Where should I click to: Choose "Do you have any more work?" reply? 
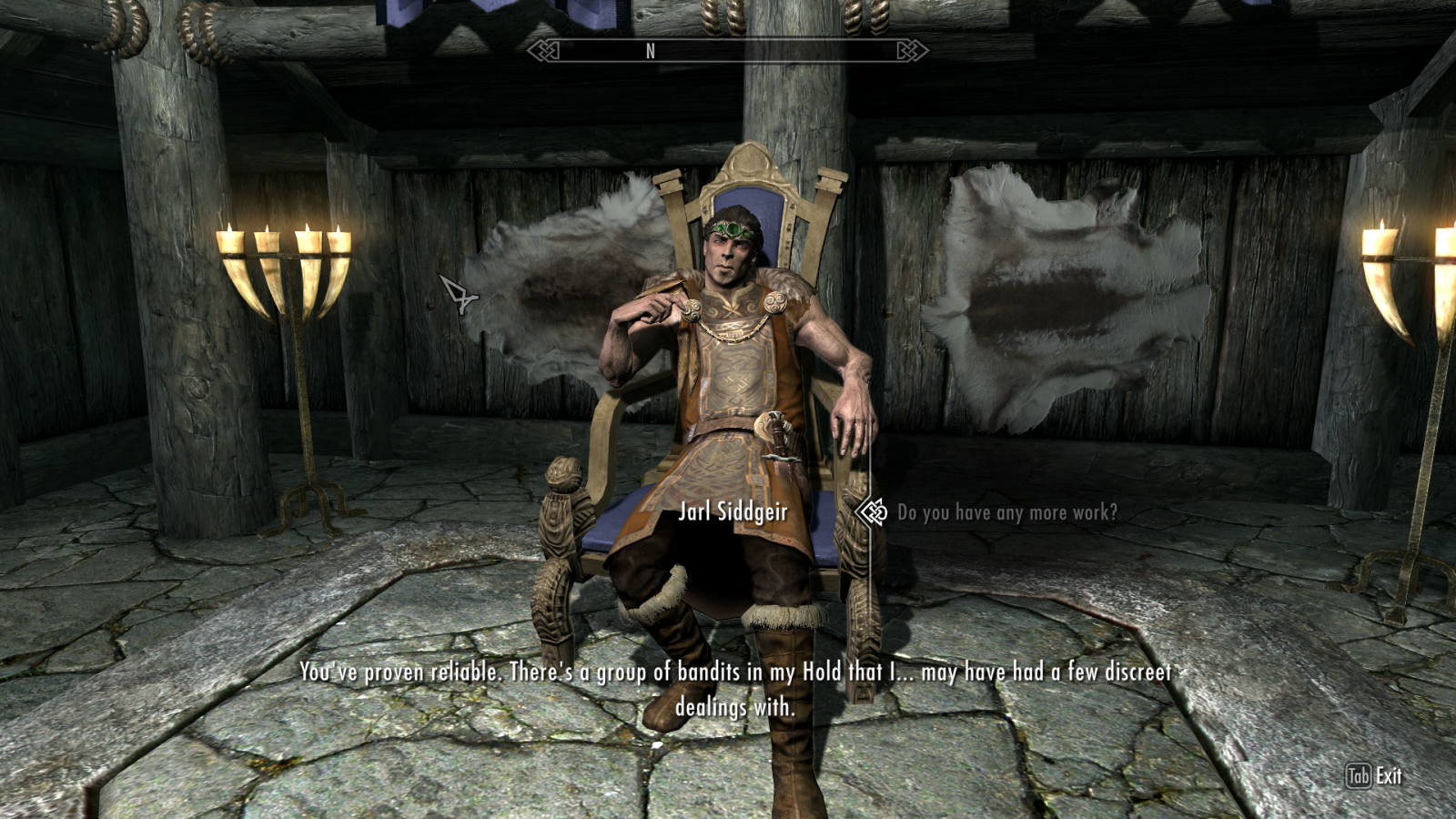pyautogui.click(x=1006, y=513)
